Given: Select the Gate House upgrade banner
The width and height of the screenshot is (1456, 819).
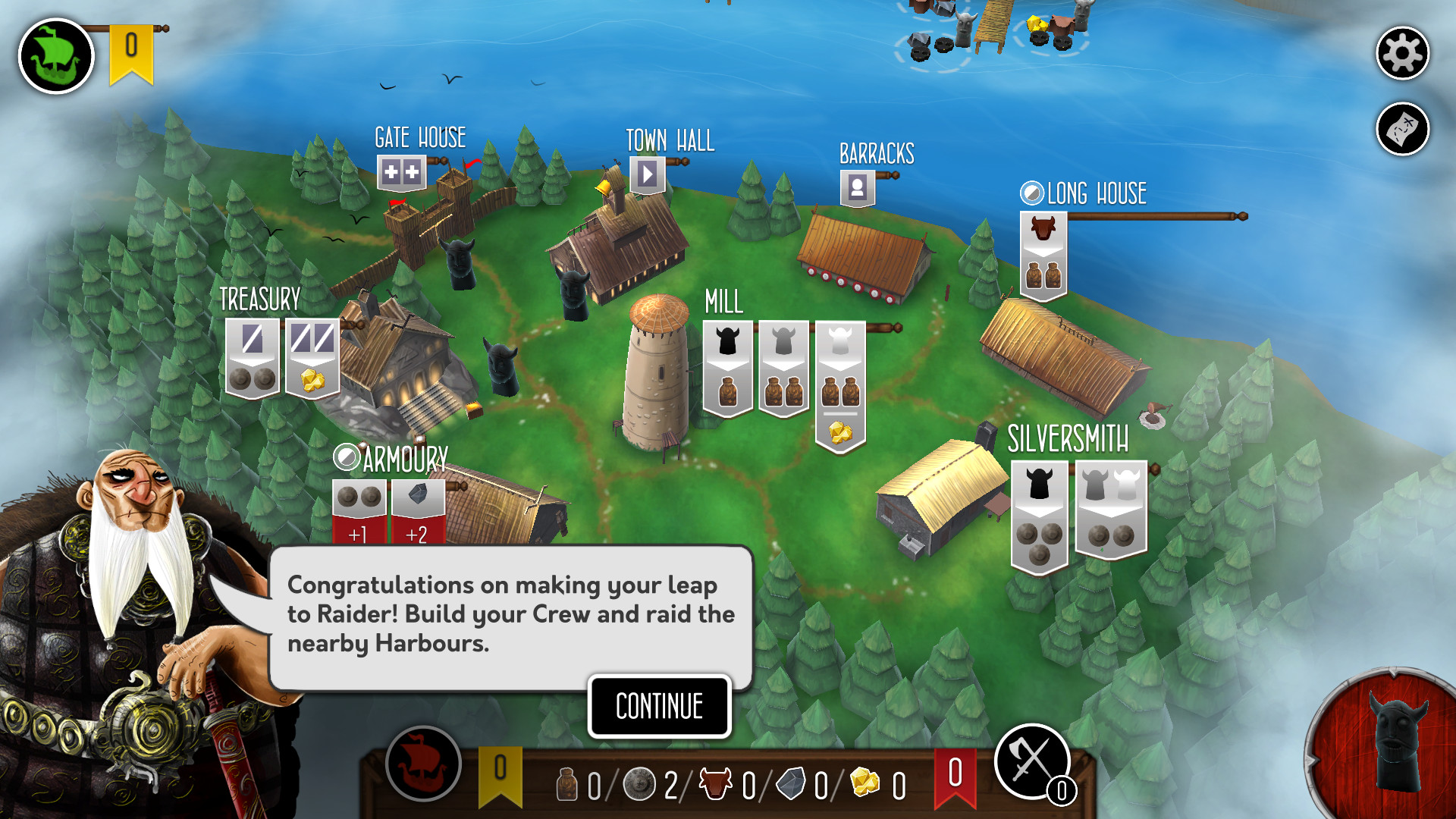Looking at the screenshot, I should (400, 172).
